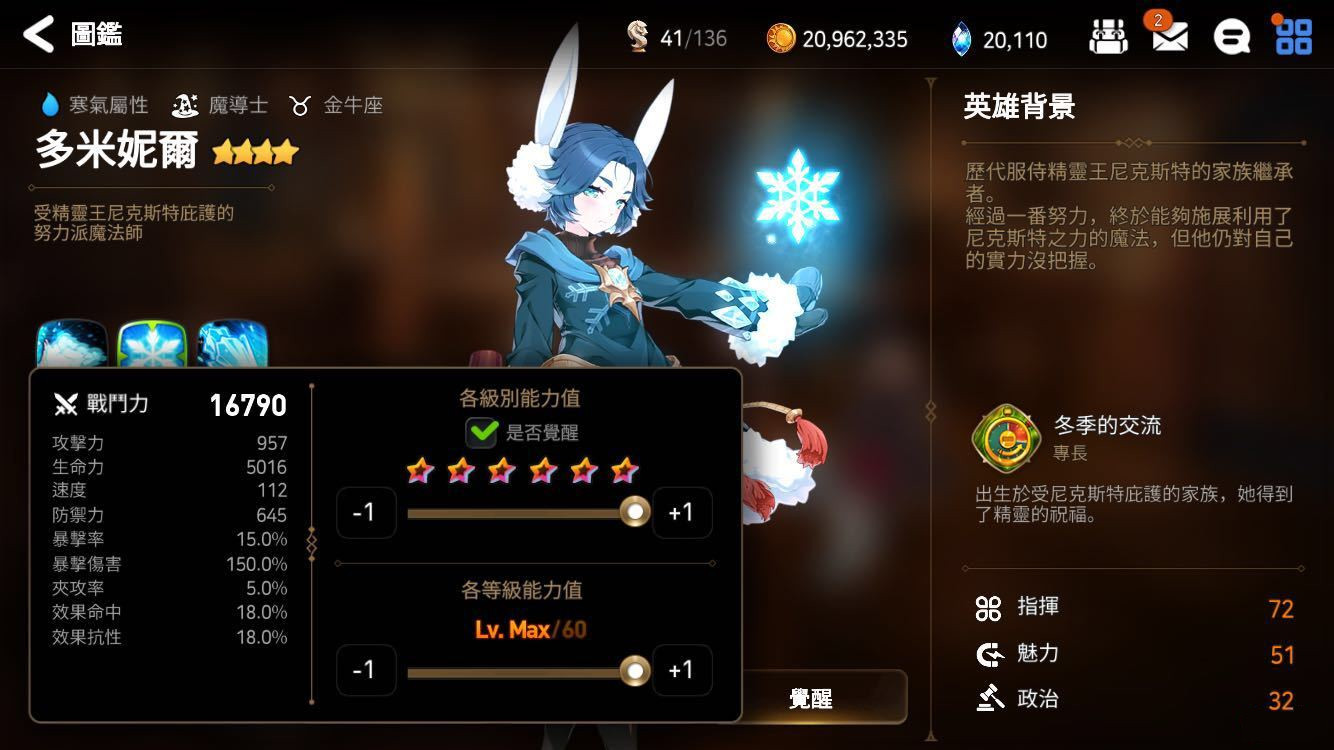Click the first star above the slider
This screenshot has height=750, width=1334.
pos(420,470)
